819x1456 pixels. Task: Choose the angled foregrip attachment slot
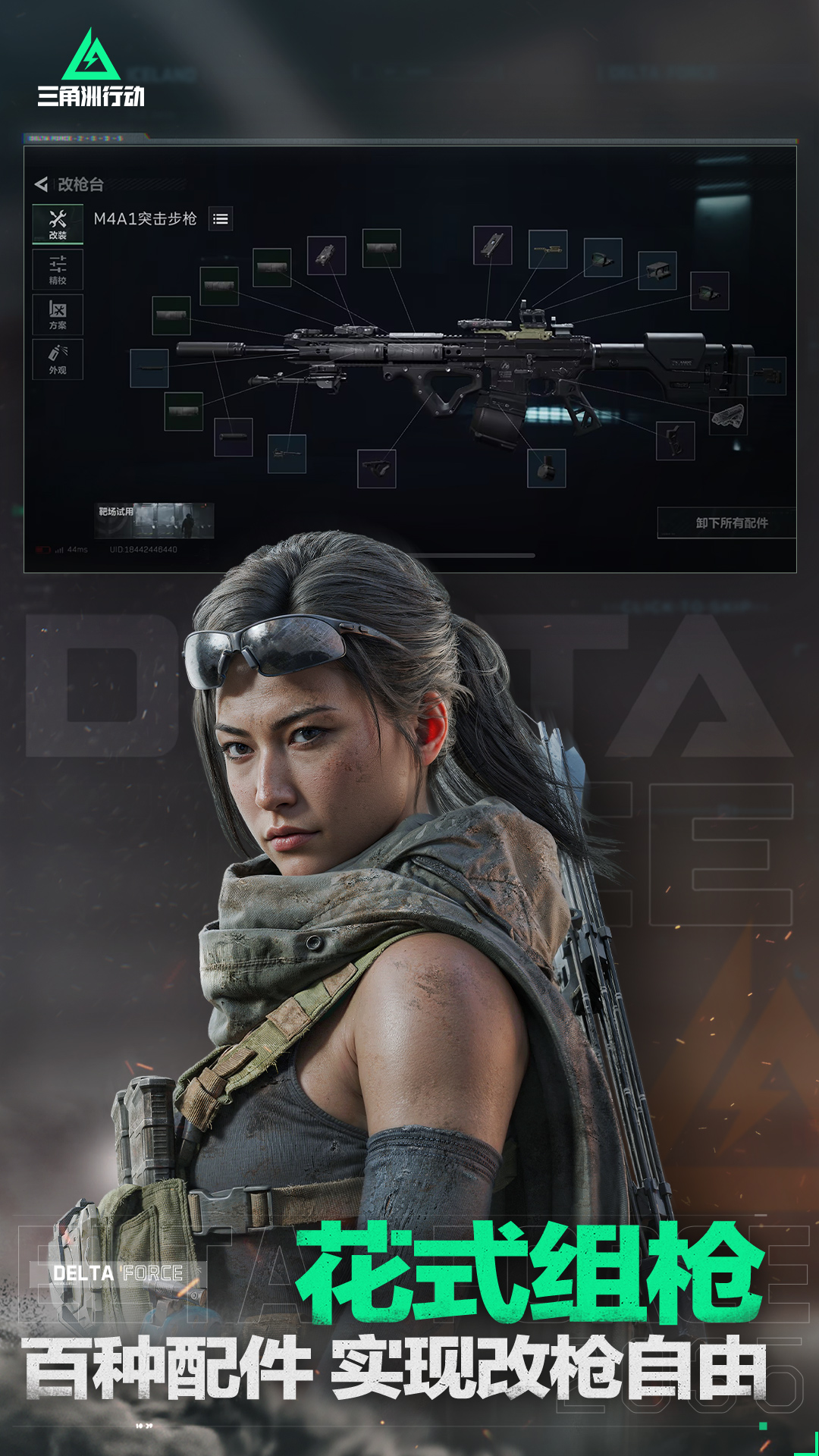[x=377, y=468]
